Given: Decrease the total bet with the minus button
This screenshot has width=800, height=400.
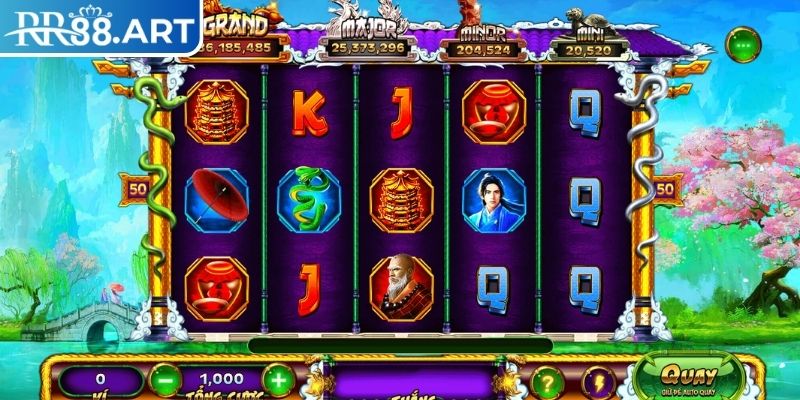Looking at the screenshot, I should (x=164, y=380).
